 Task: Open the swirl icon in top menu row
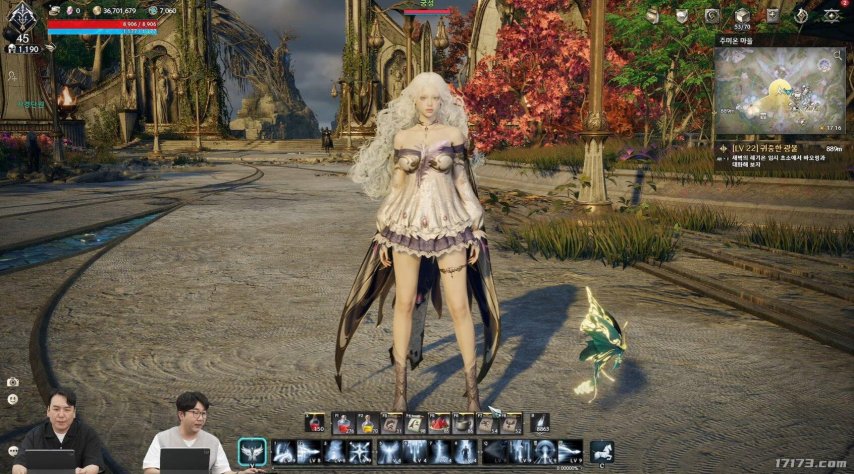point(711,16)
